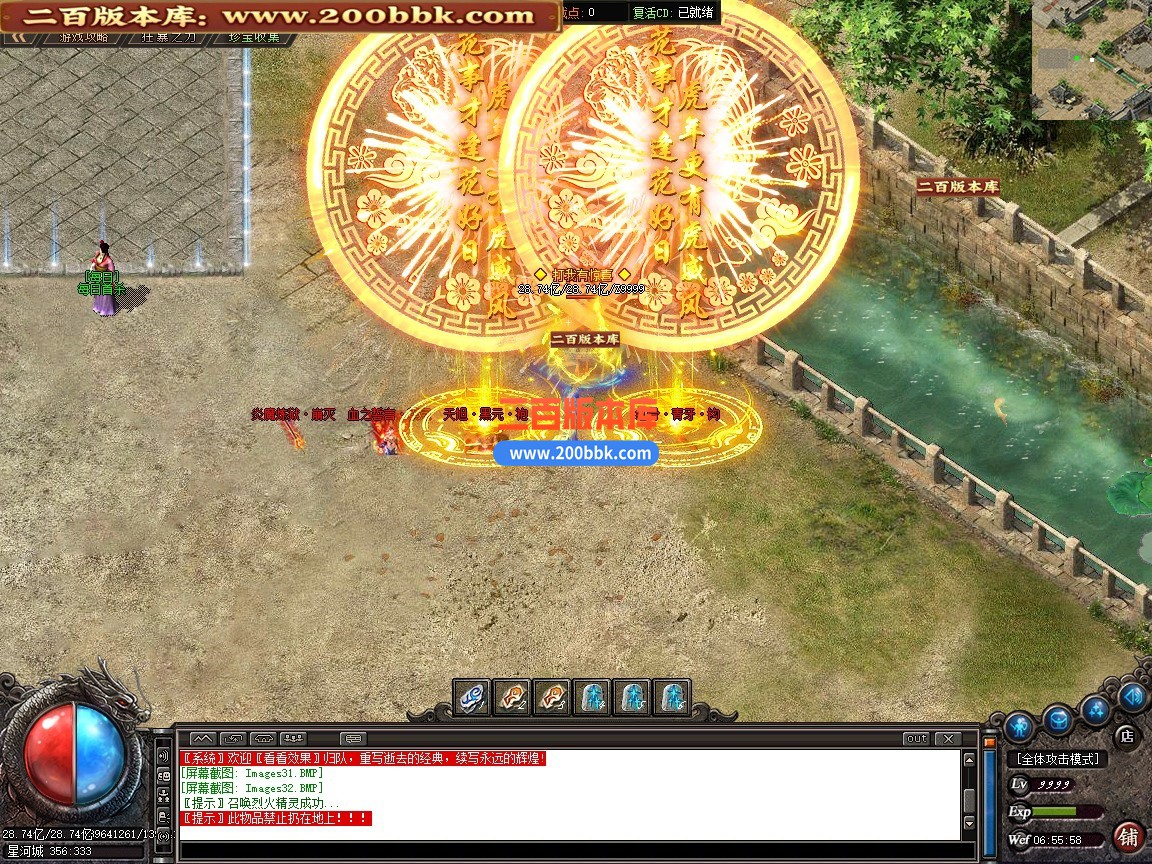Switch the 全体攻击模式 attack mode
1152x864 pixels.
[x=1056, y=759]
